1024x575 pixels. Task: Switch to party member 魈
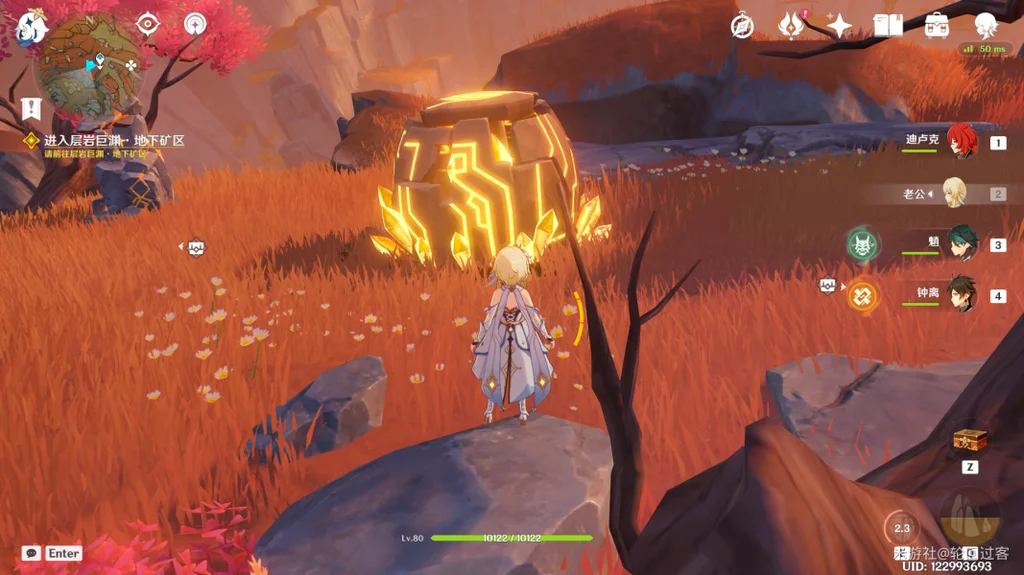(962, 244)
